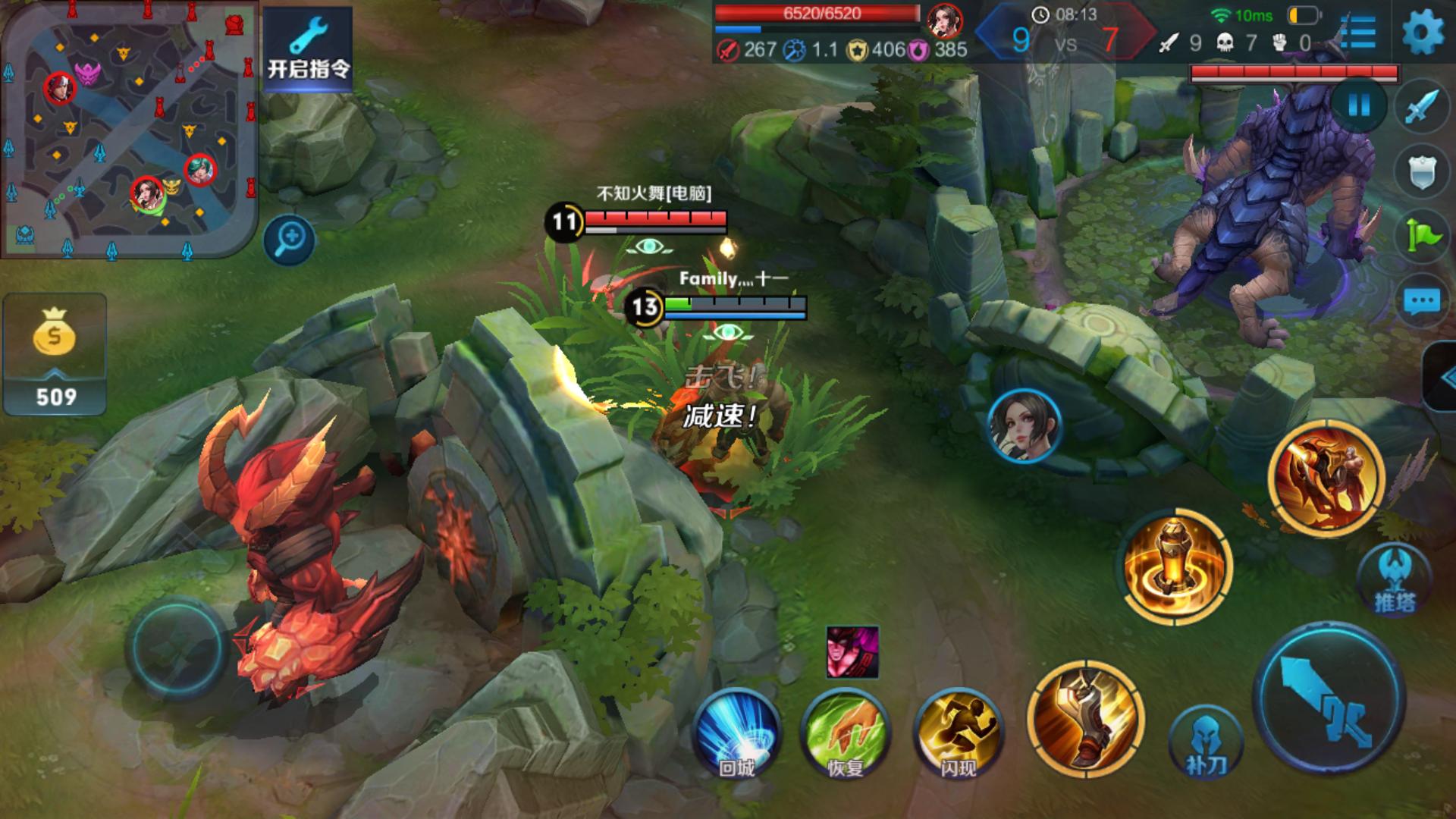Tap the 补刀 last-hit button
1456x819 pixels.
pyautogui.click(x=1206, y=742)
